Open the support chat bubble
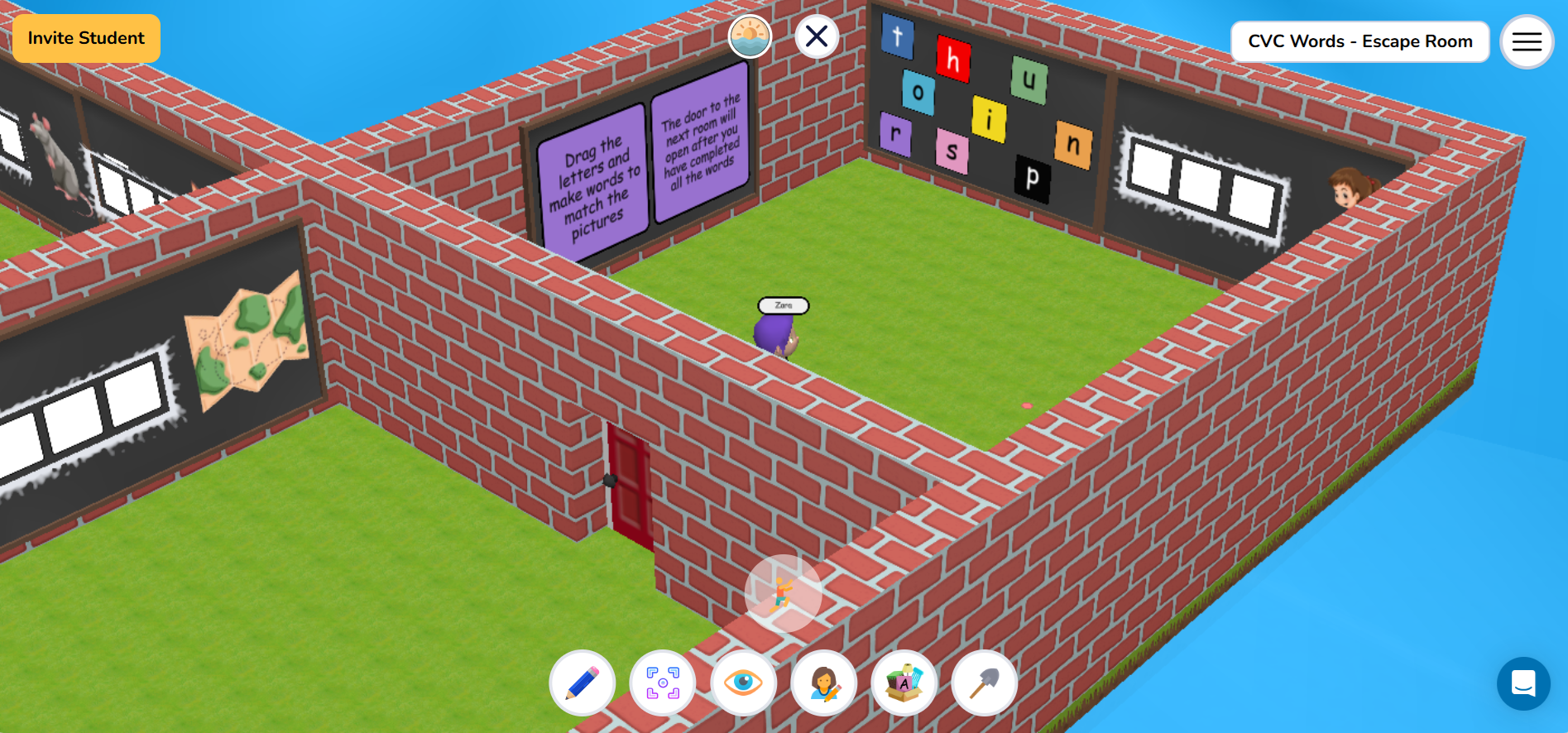1568x733 pixels. 1525,683
